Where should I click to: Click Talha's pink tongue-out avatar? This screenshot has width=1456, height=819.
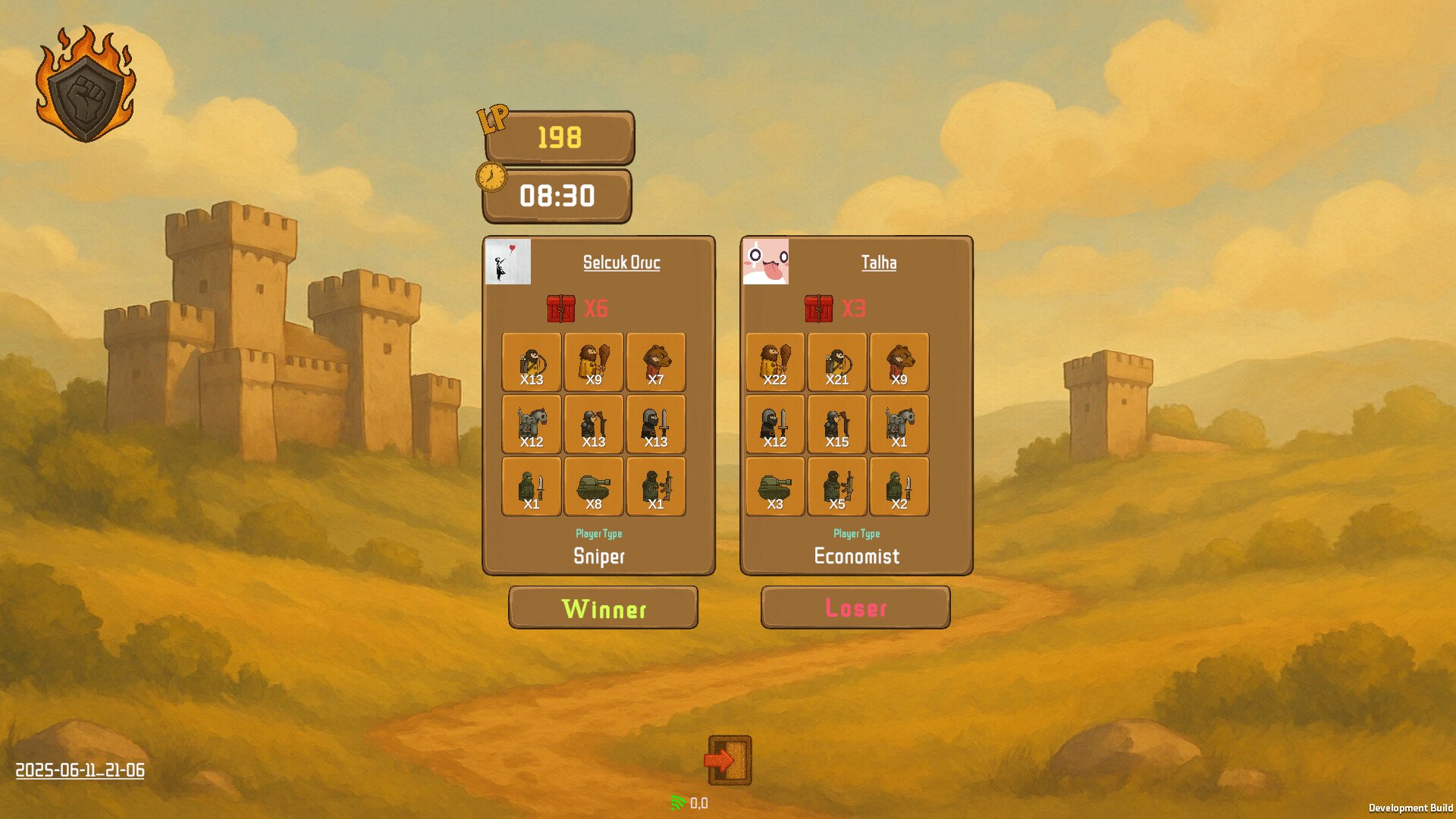tap(766, 262)
